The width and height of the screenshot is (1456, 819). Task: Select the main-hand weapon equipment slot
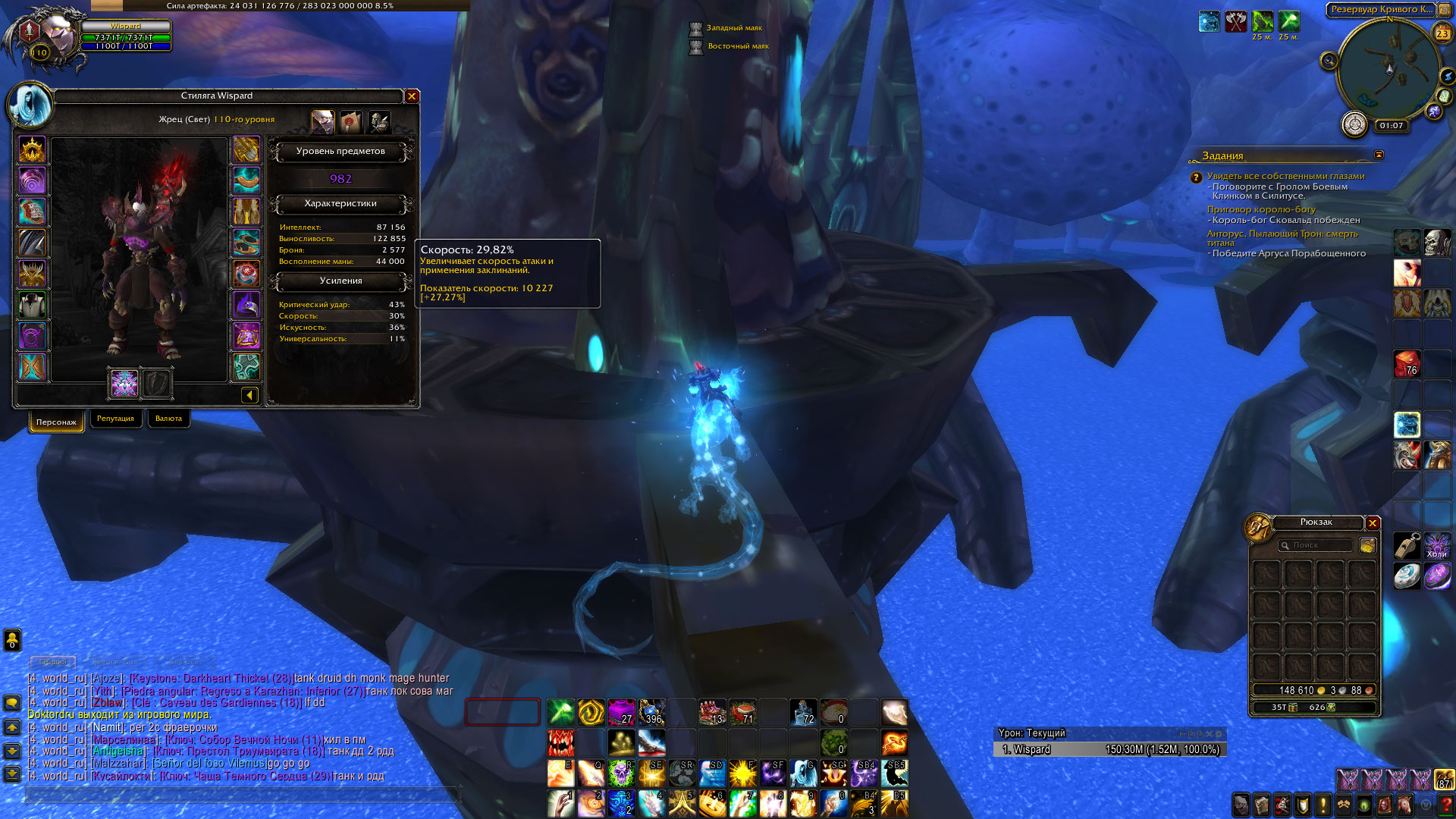coord(124,383)
